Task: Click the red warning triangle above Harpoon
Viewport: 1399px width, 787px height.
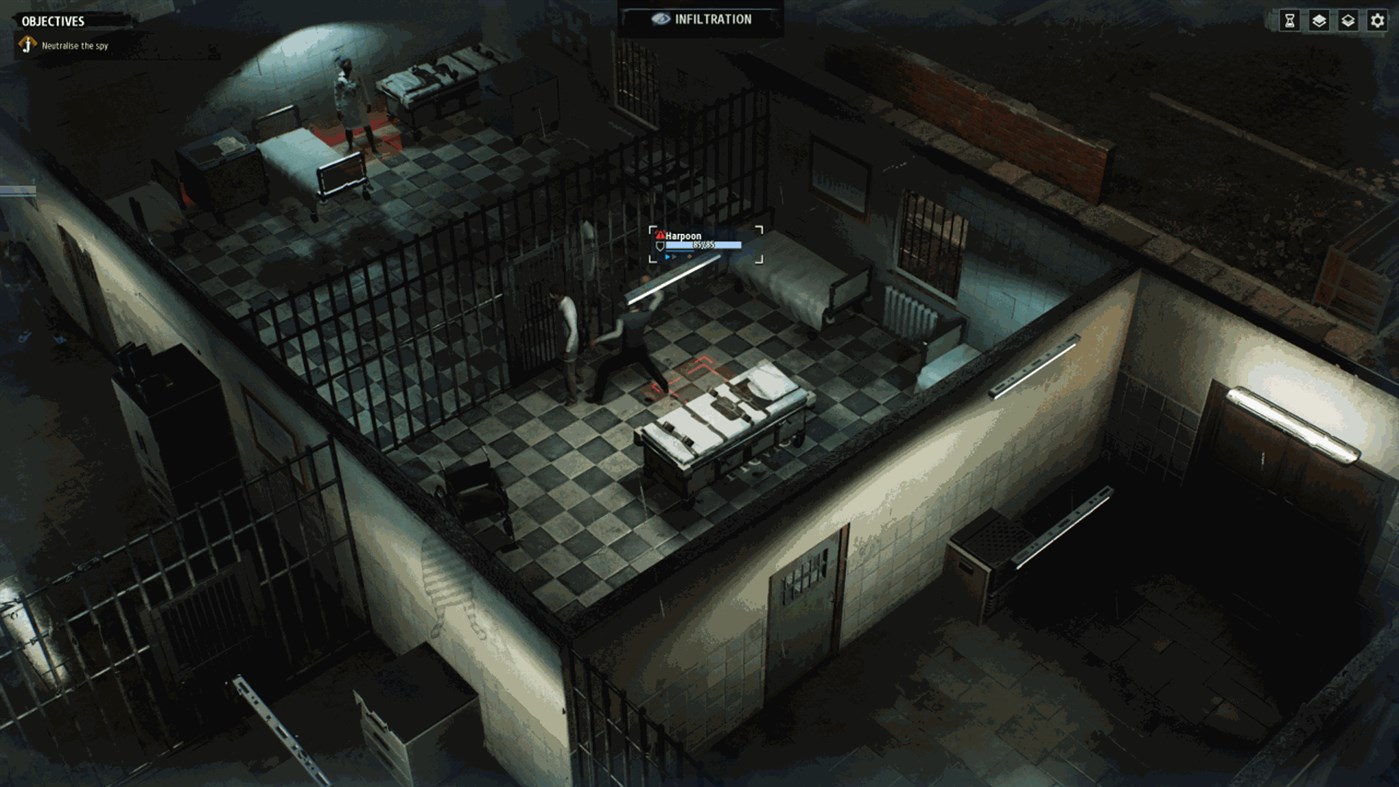Action: [661, 236]
